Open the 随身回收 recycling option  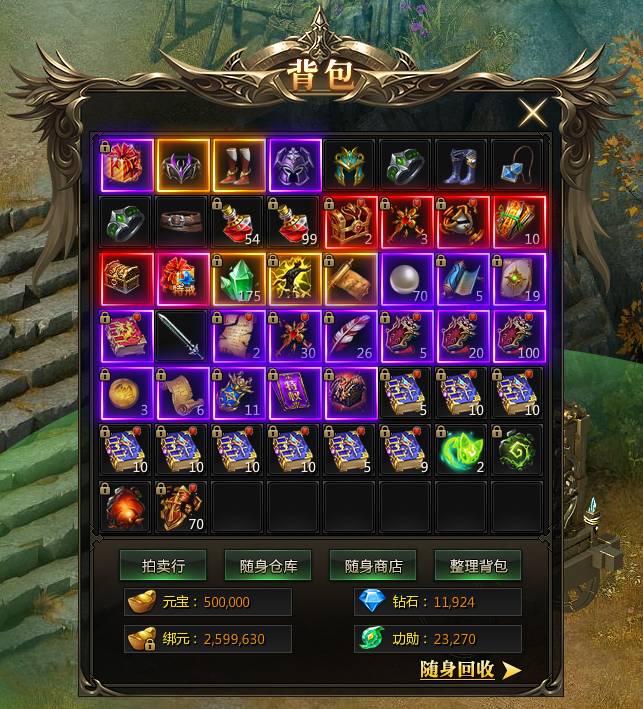coord(470,669)
